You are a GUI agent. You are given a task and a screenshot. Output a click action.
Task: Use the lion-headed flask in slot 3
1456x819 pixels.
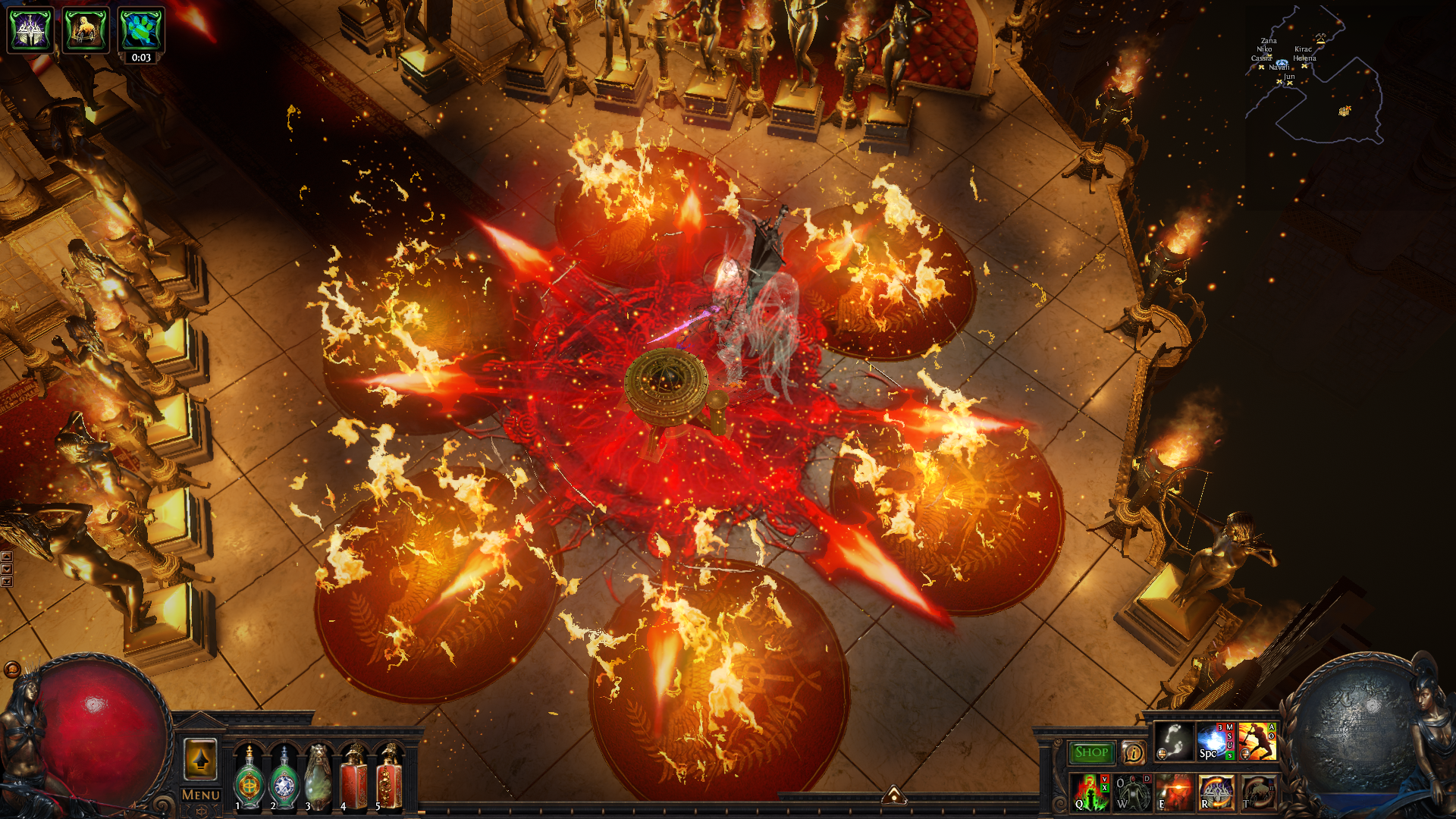(x=318, y=777)
